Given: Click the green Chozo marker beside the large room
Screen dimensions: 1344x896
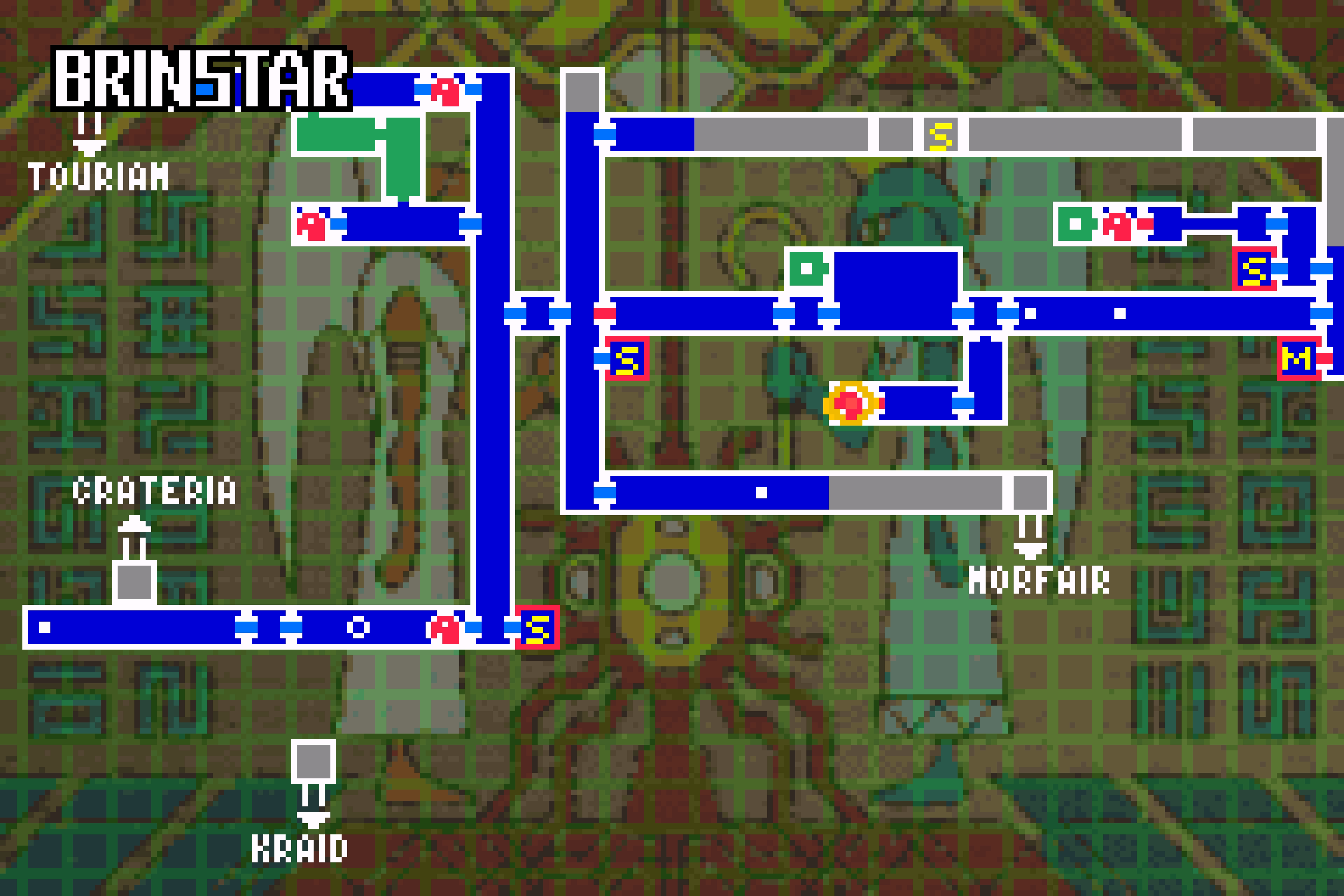Looking at the screenshot, I should [x=807, y=268].
